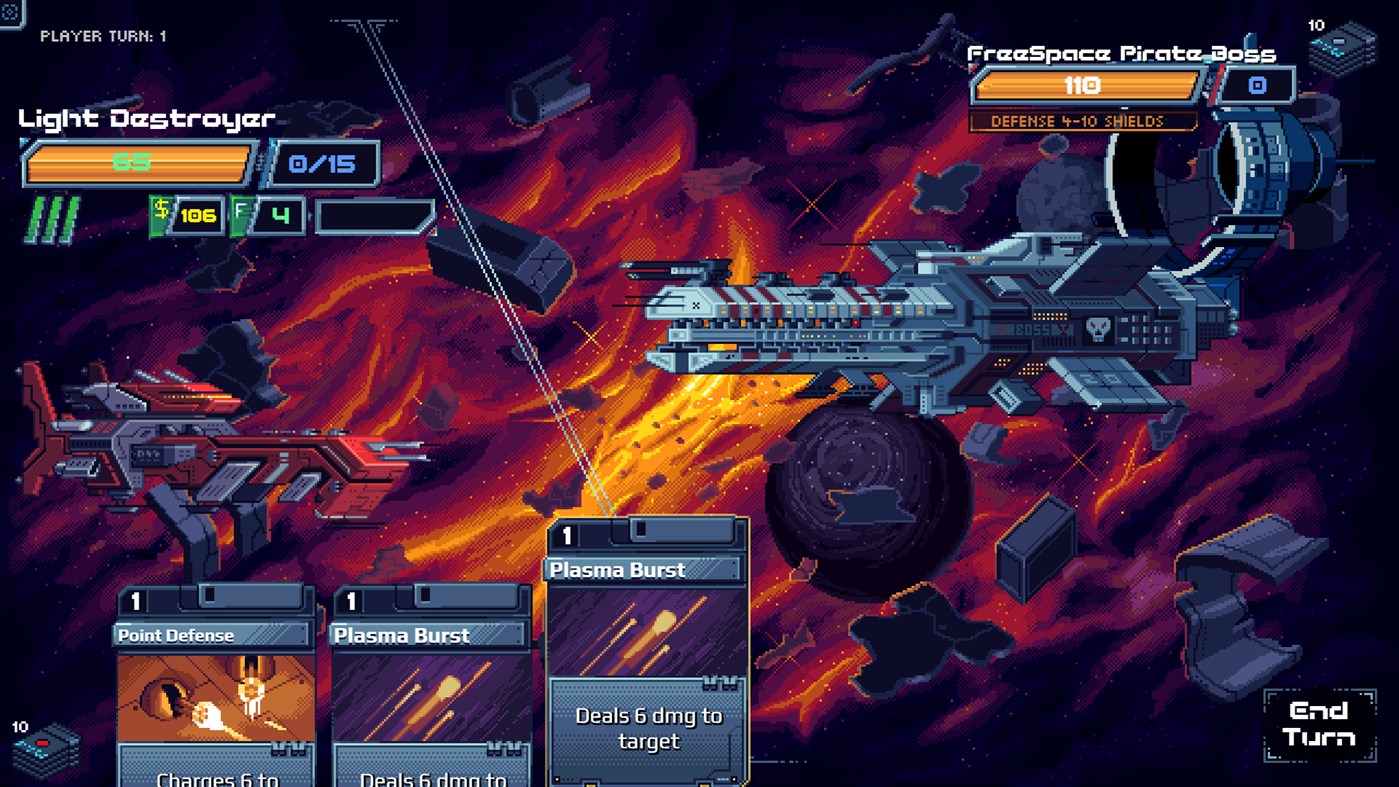The height and width of the screenshot is (787, 1399).
Task: Click the blue shield counter showing 0/15
Action: coord(322,163)
